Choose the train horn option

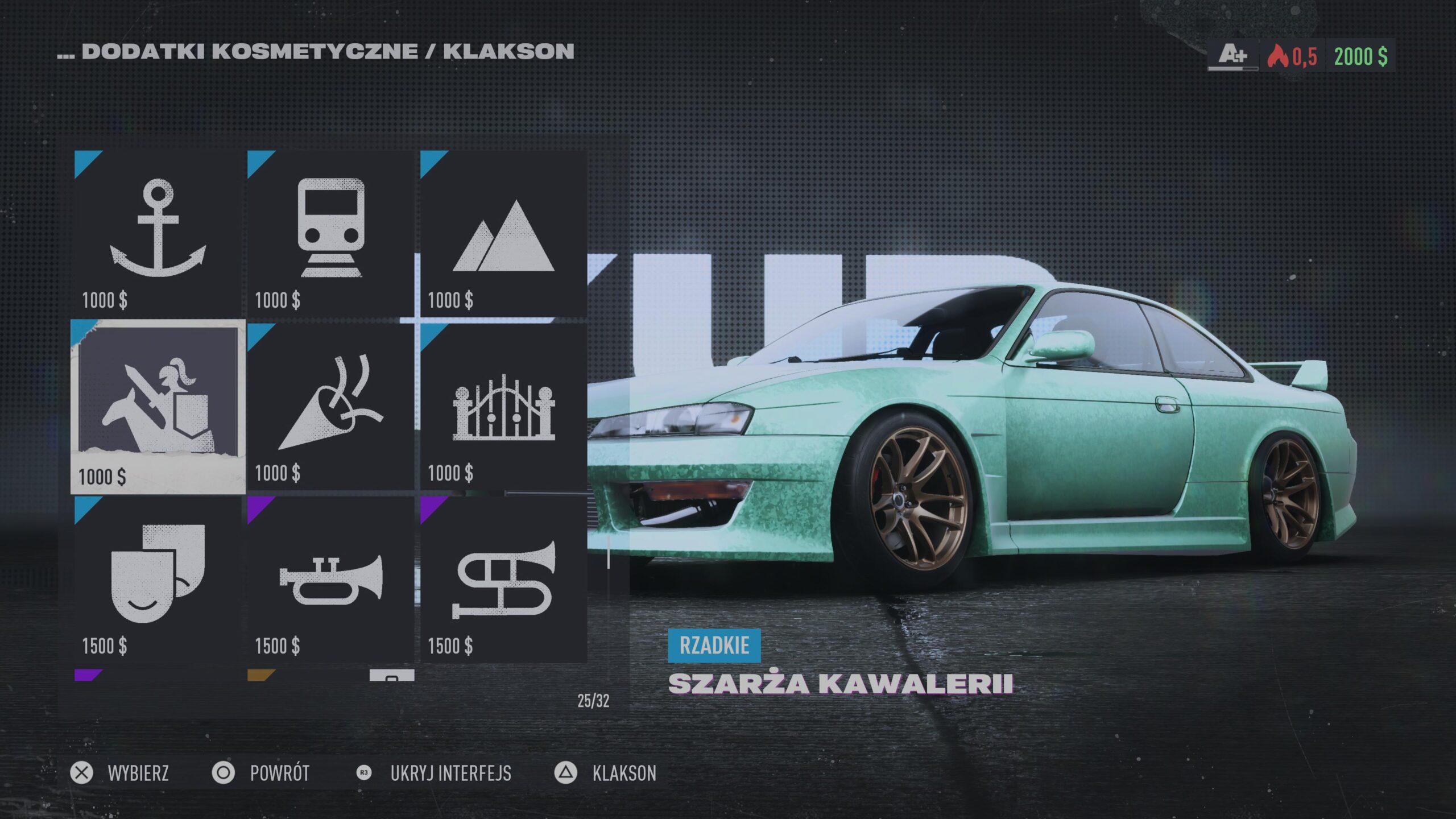tap(331, 233)
